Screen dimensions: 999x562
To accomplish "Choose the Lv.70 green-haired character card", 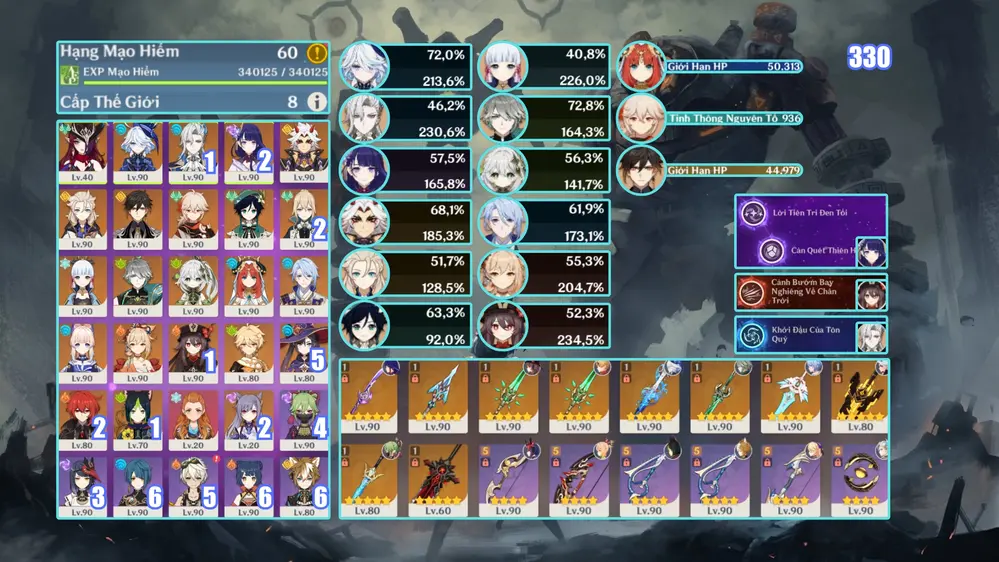I will pos(138,416).
